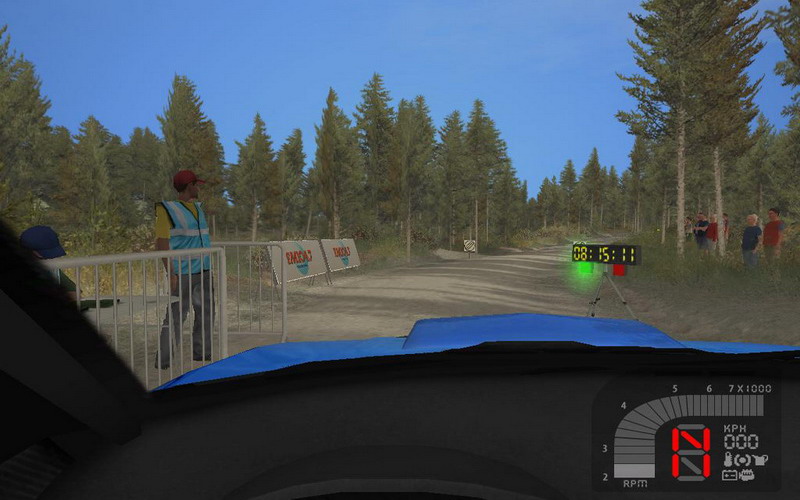The image size is (800, 500).
Task: Select the battery warning icon
Action: 730,474
